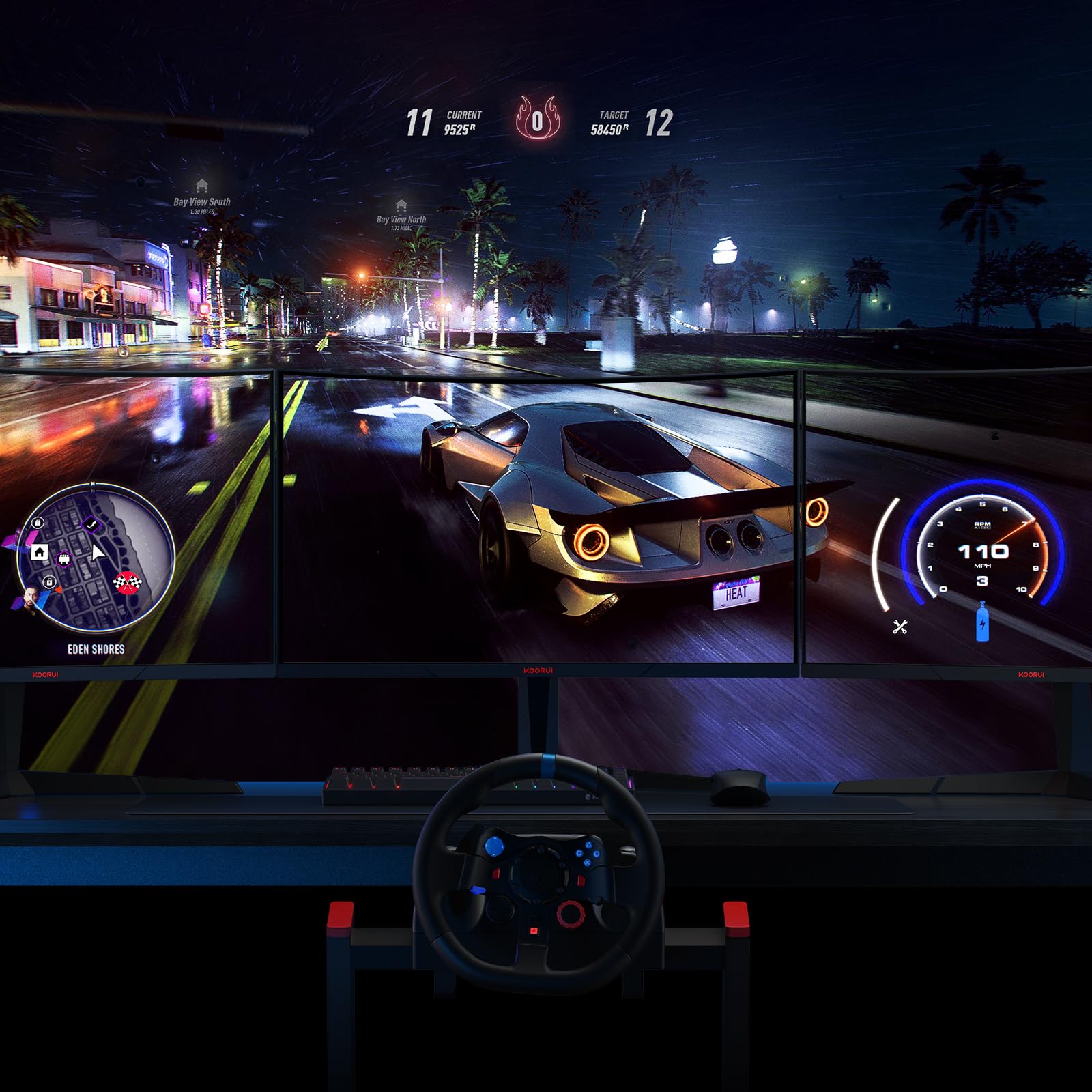Viewport: 1092px width, 1092px height.
Task: Select the checkered flag race marker on minimap
Action: click(x=125, y=582)
